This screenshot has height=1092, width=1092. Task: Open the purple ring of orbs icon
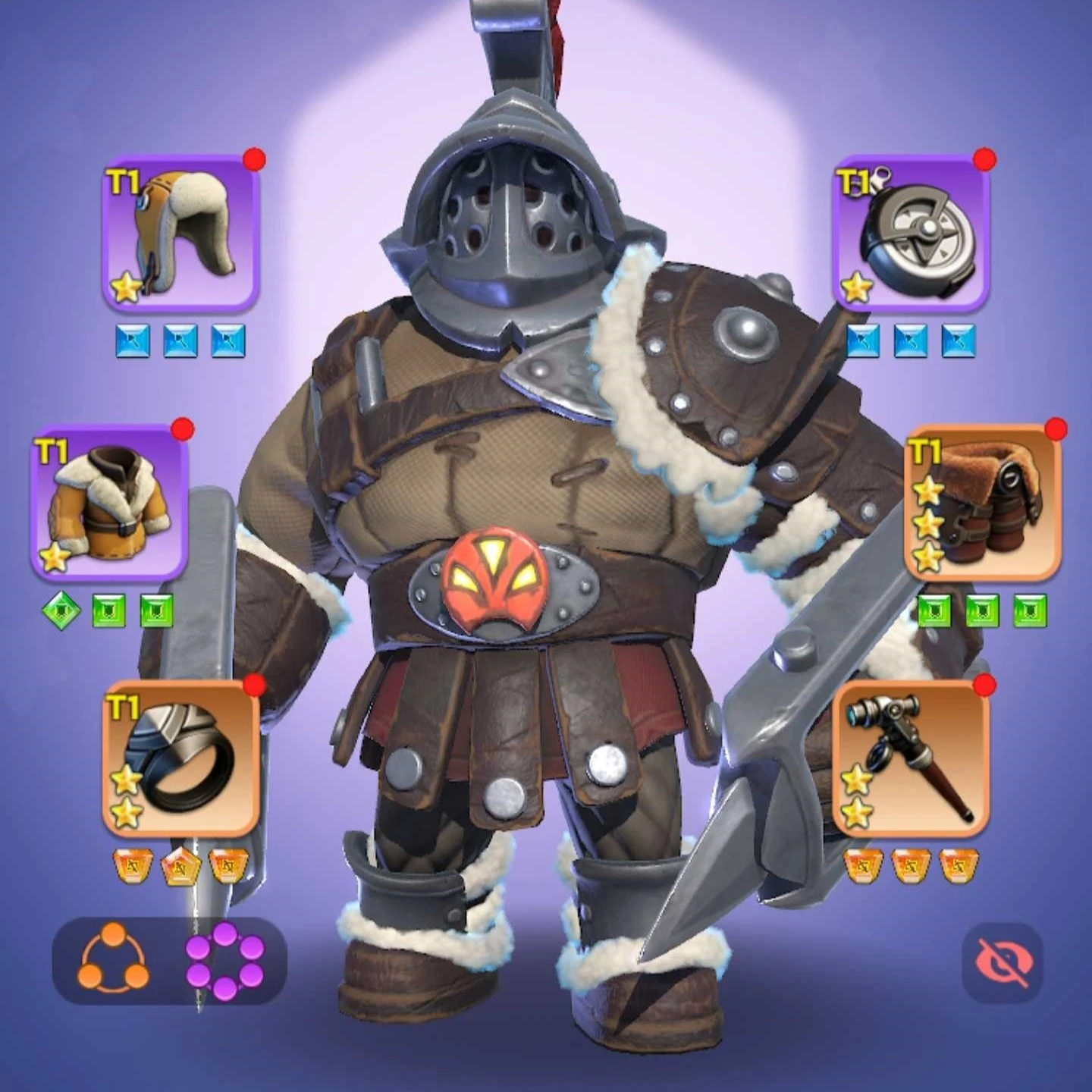point(225,961)
